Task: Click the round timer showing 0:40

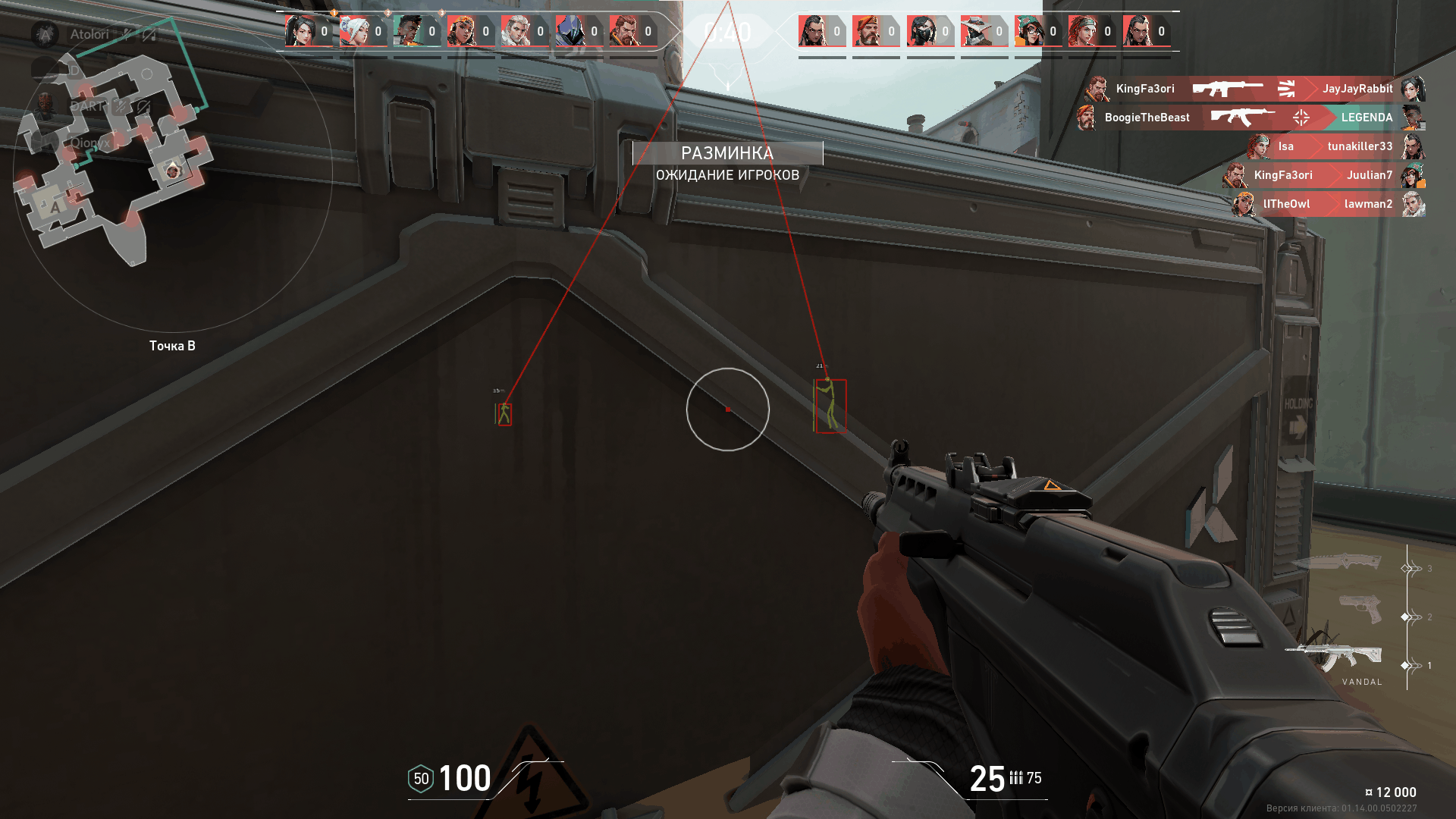Action: [727, 32]
